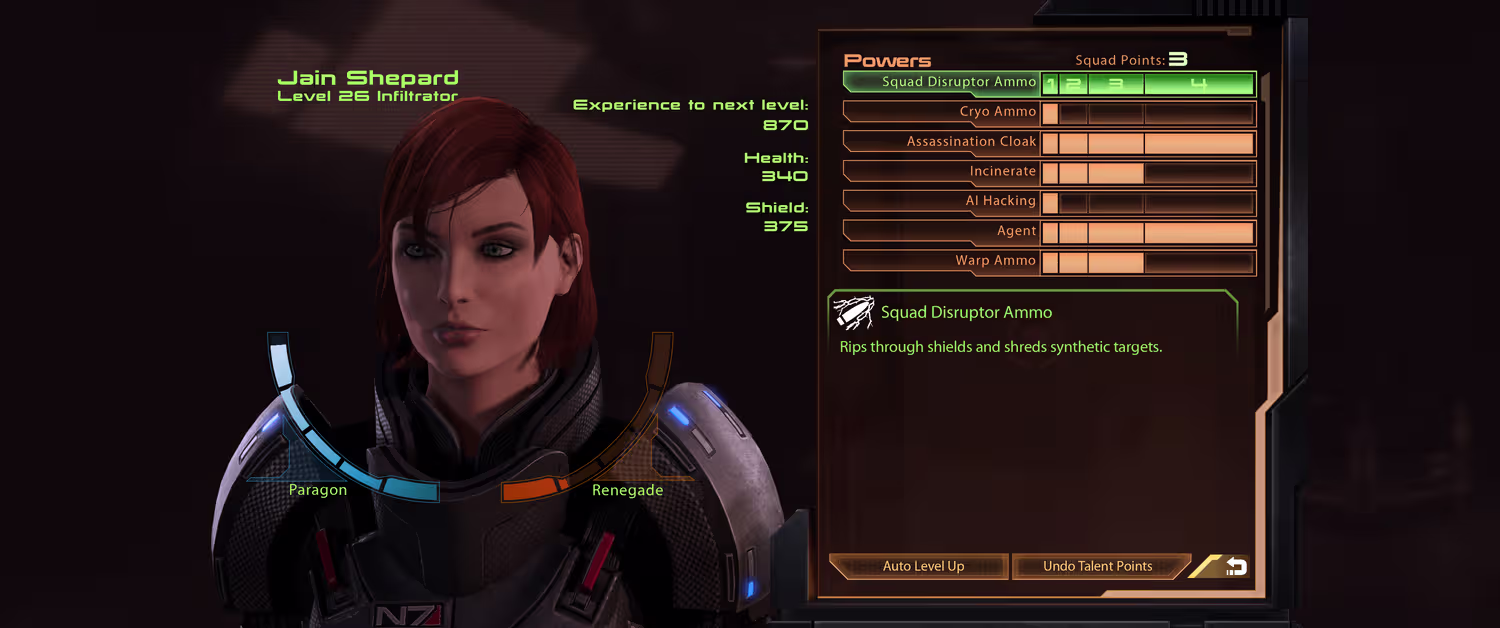1500x628 pixels.
Task: Choose the Cryo Ammo power row
Action: click(943, 112)
